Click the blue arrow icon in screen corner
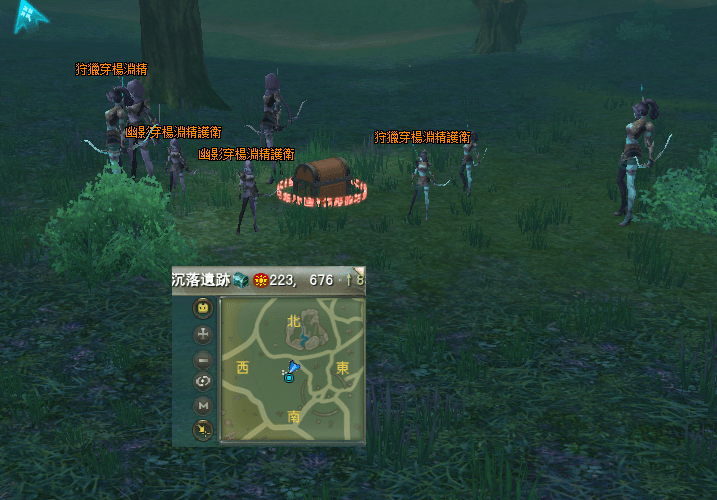 pyautogui.click(x=30, y=18)
